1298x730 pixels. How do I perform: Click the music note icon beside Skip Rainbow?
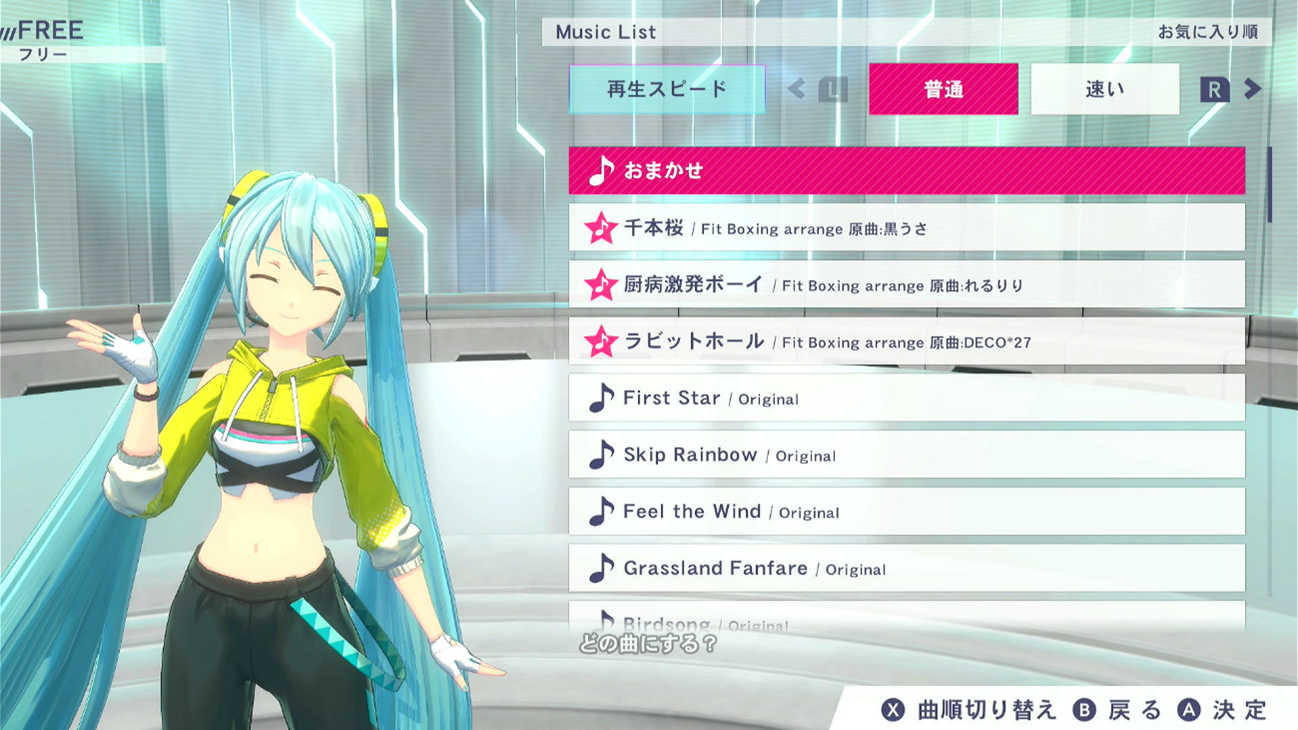[x=600, y=454]
